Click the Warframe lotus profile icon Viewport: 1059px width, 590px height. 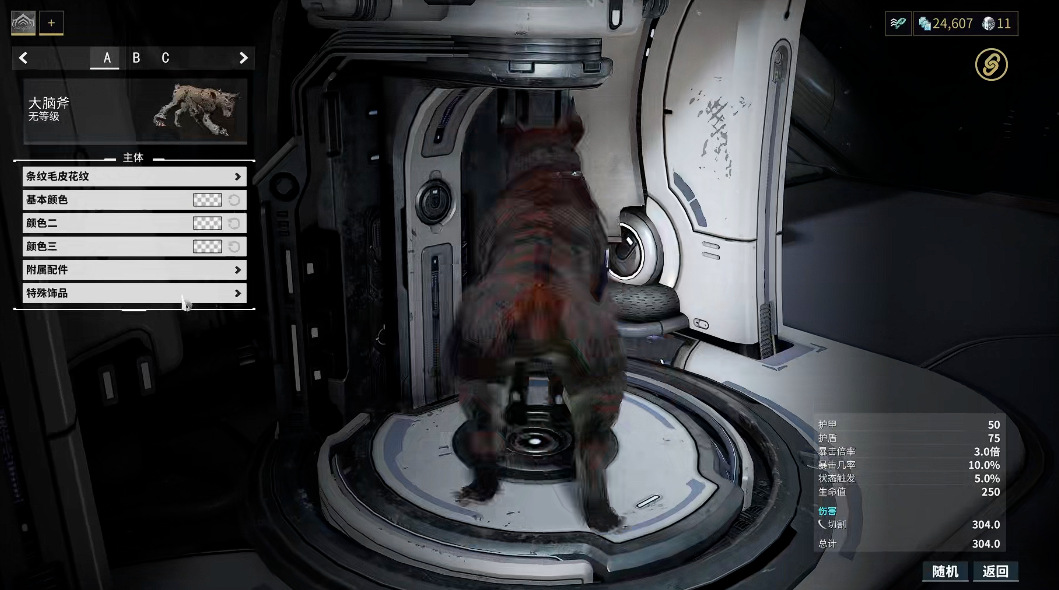tap(23, 21)
